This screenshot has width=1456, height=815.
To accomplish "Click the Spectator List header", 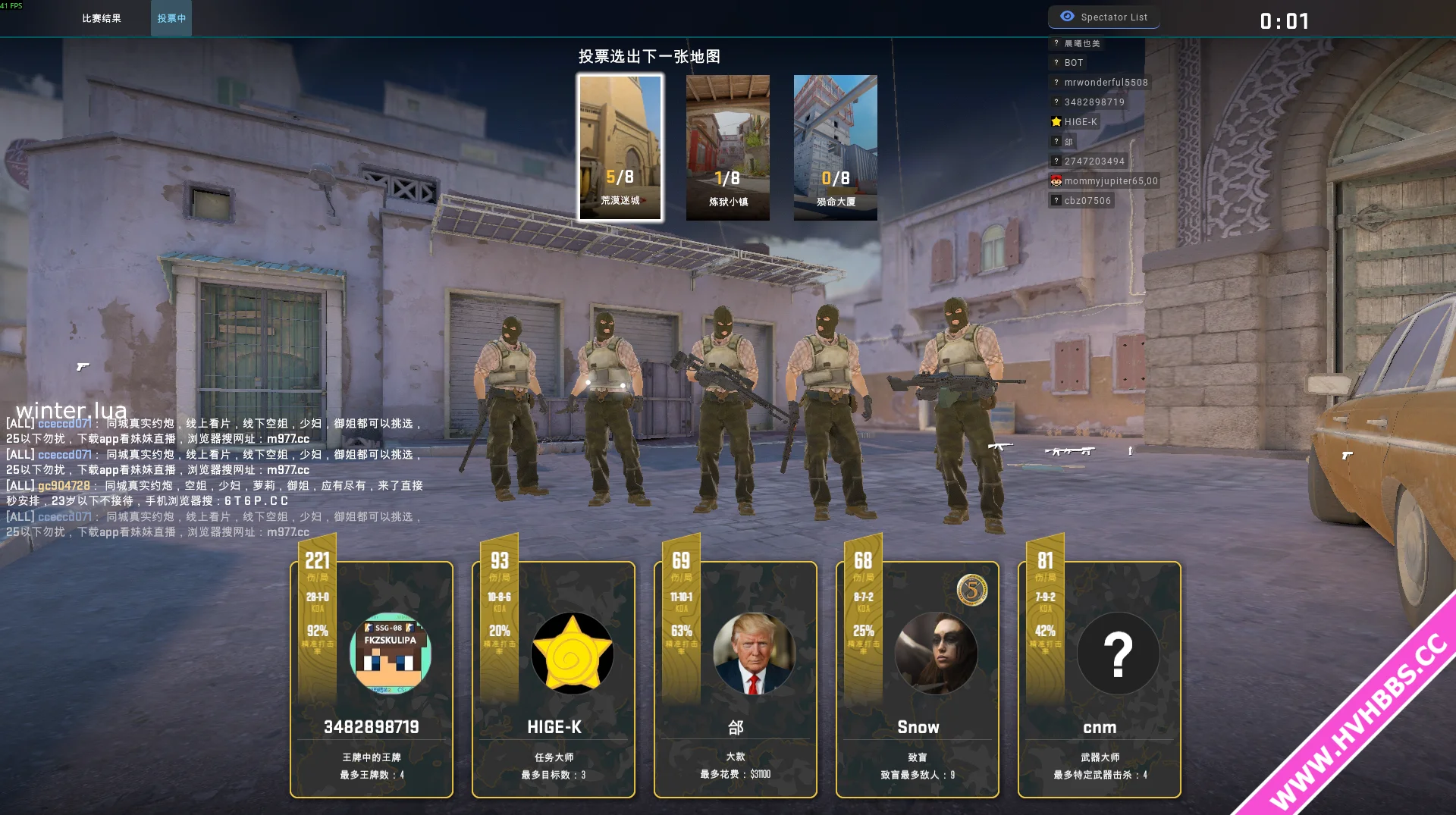I will [1104, 17].
